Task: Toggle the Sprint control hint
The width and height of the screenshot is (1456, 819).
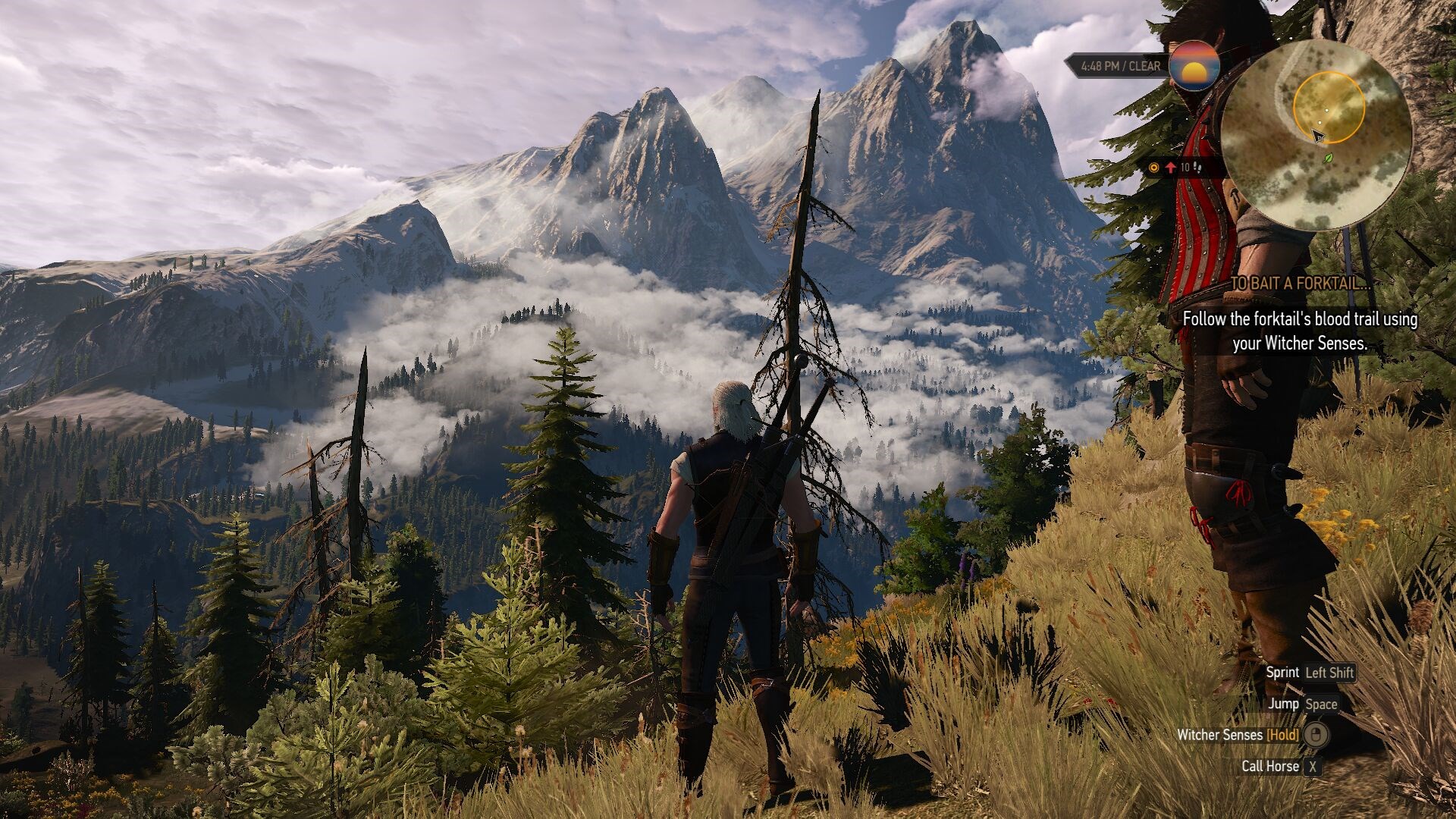Action: [1283, 672]
